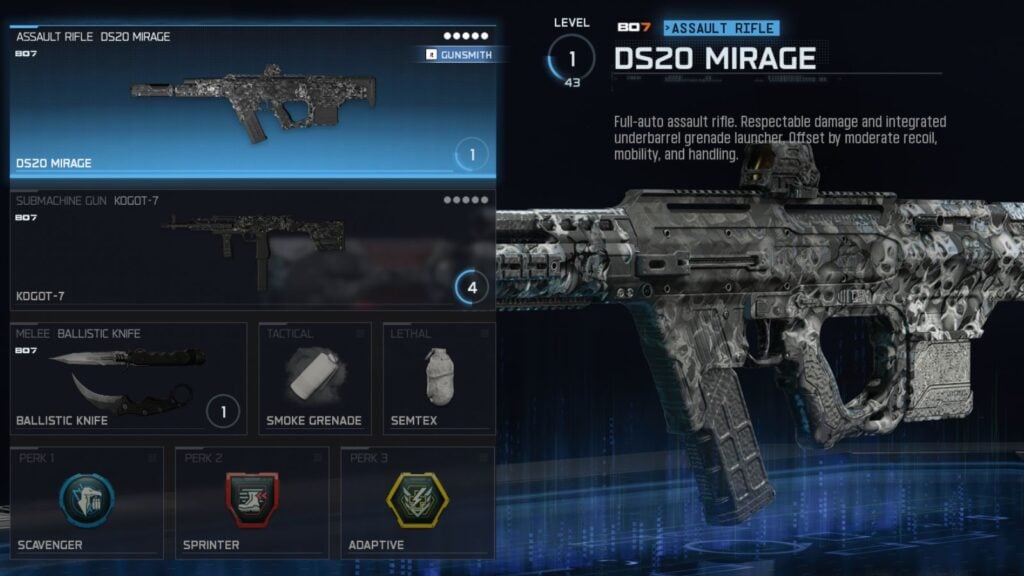Change the Adaptive perk slot
1024x576 pixels.
[417, 502]
